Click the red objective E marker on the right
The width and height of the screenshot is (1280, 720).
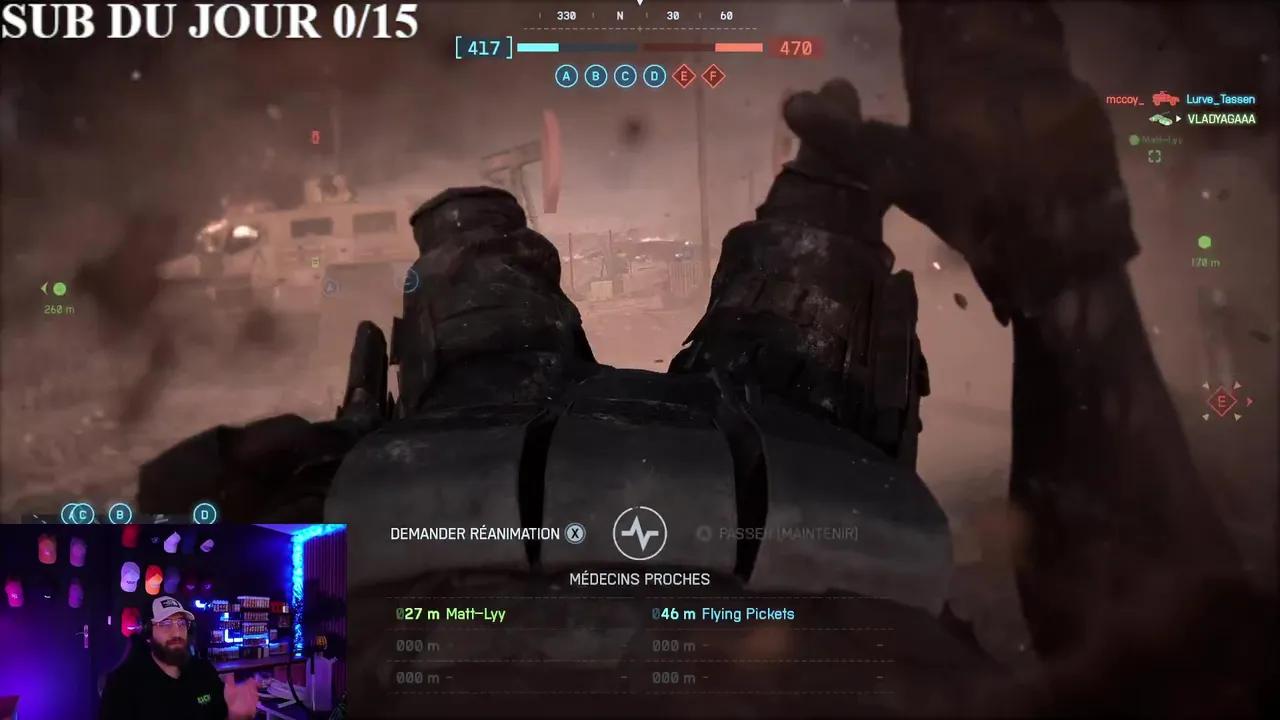click(x=1220, y=402)
